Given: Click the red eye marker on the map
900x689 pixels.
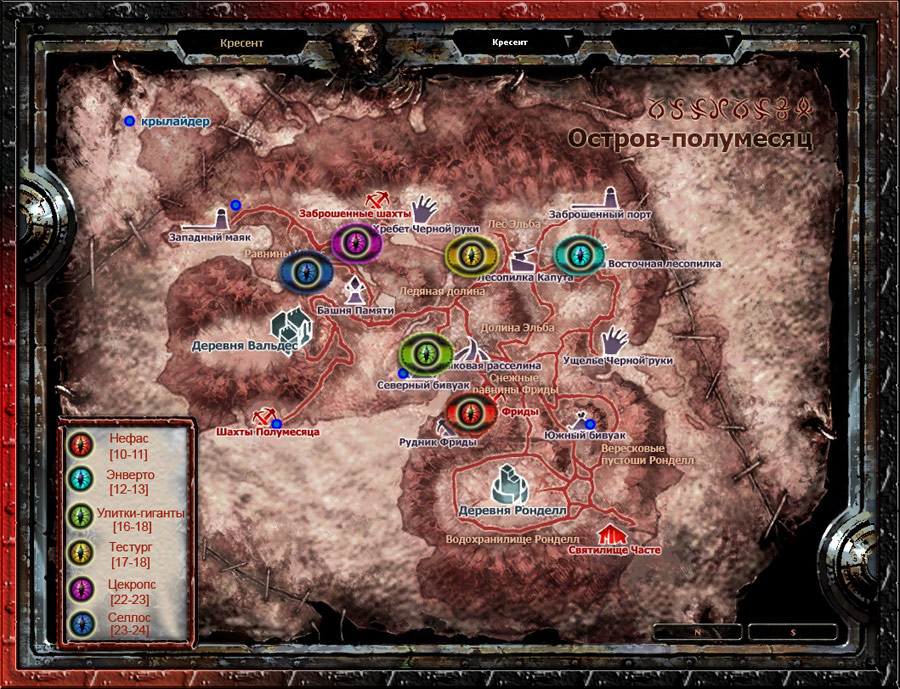Looking at the screenshot, I should pyautogui.click(x=470, y=411).
